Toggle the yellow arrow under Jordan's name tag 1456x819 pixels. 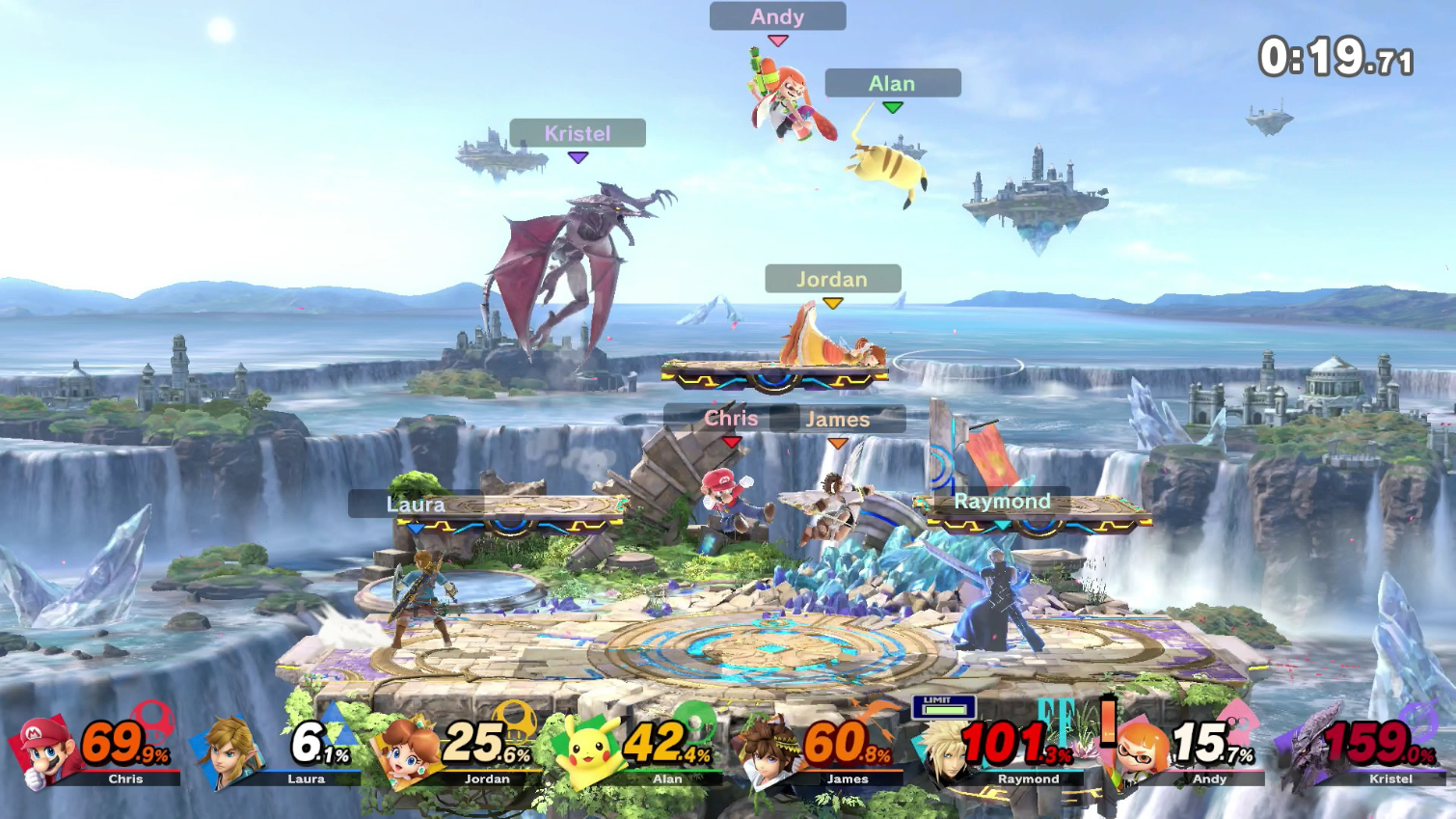click(831, 303)
